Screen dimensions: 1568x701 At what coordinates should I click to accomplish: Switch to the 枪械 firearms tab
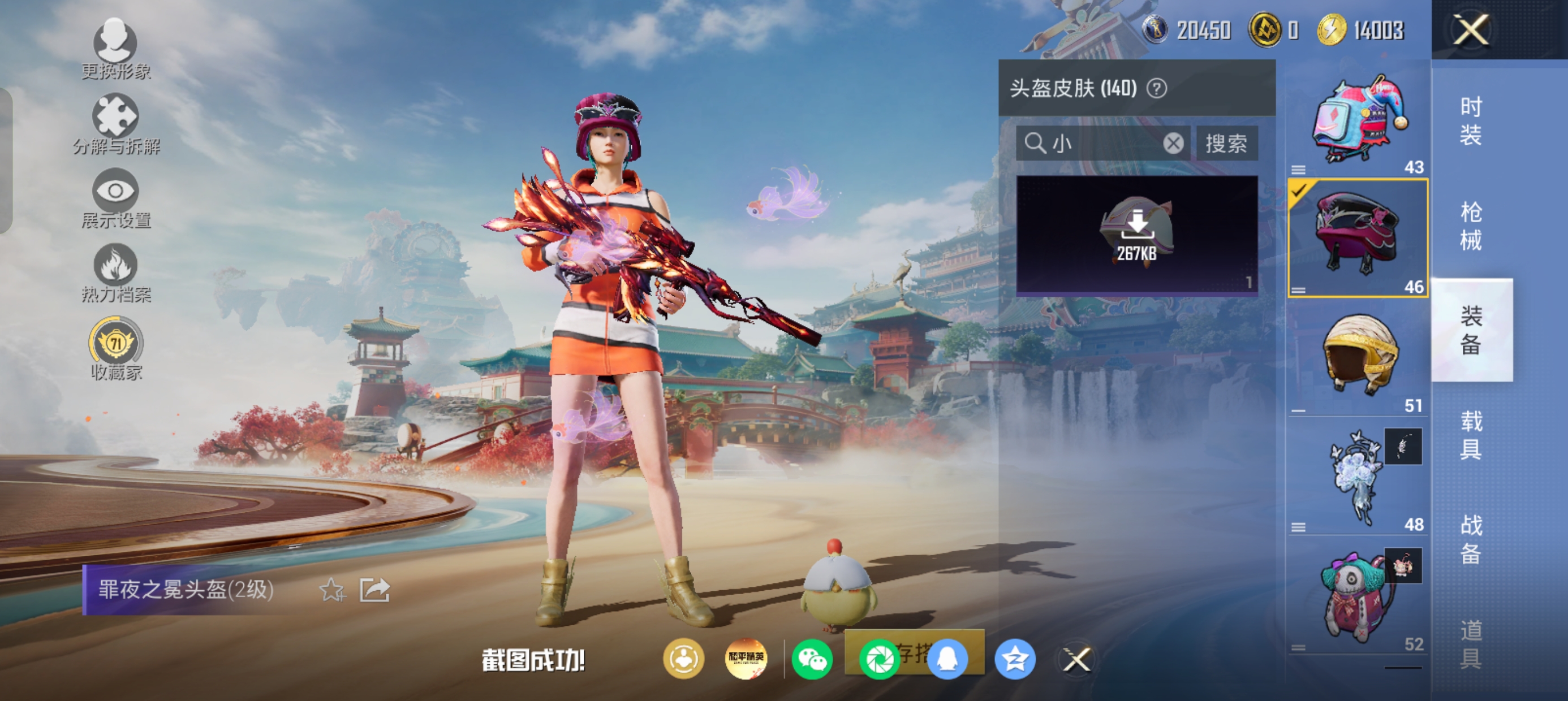(x=1471, y=226)
